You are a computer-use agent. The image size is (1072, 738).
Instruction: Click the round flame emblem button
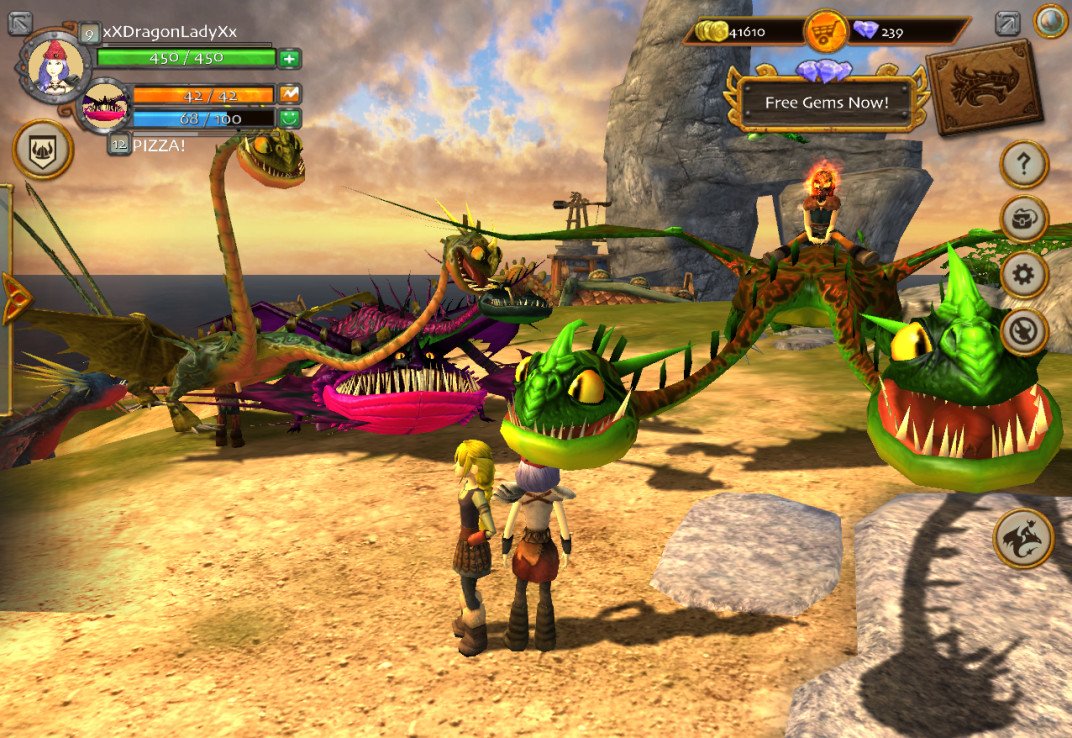click(1024, 330)
